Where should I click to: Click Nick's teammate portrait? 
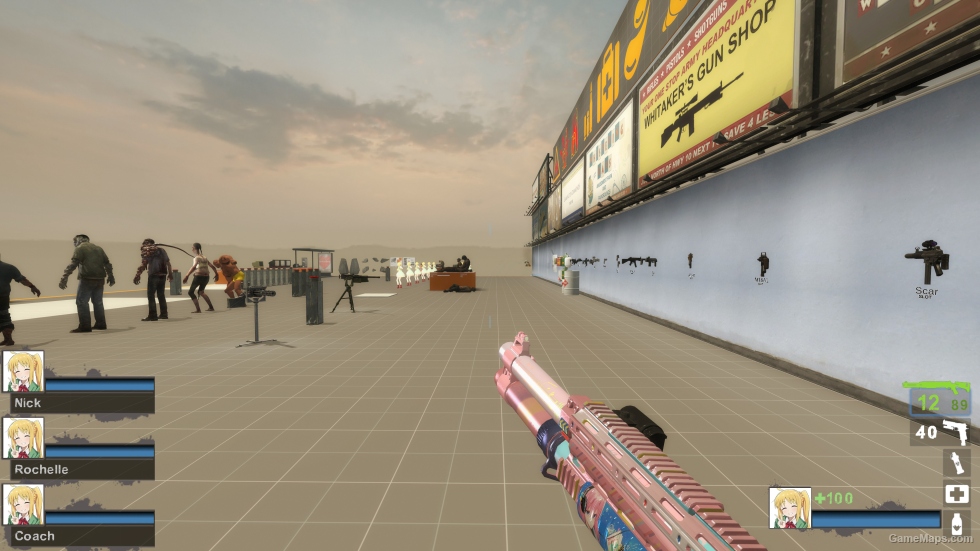tap(23, 371)
